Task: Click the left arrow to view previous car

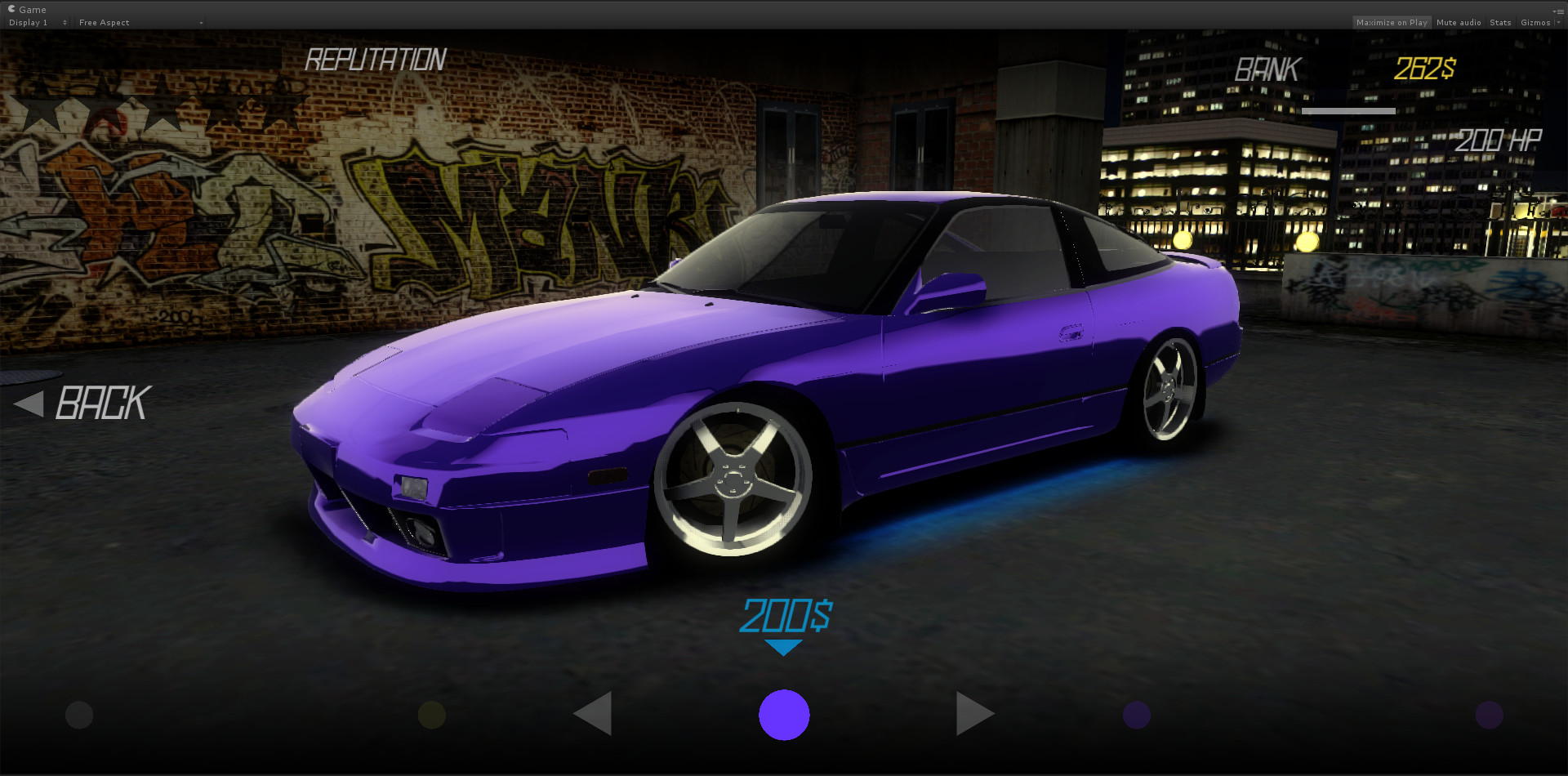Action: click(x=593, y=714)
